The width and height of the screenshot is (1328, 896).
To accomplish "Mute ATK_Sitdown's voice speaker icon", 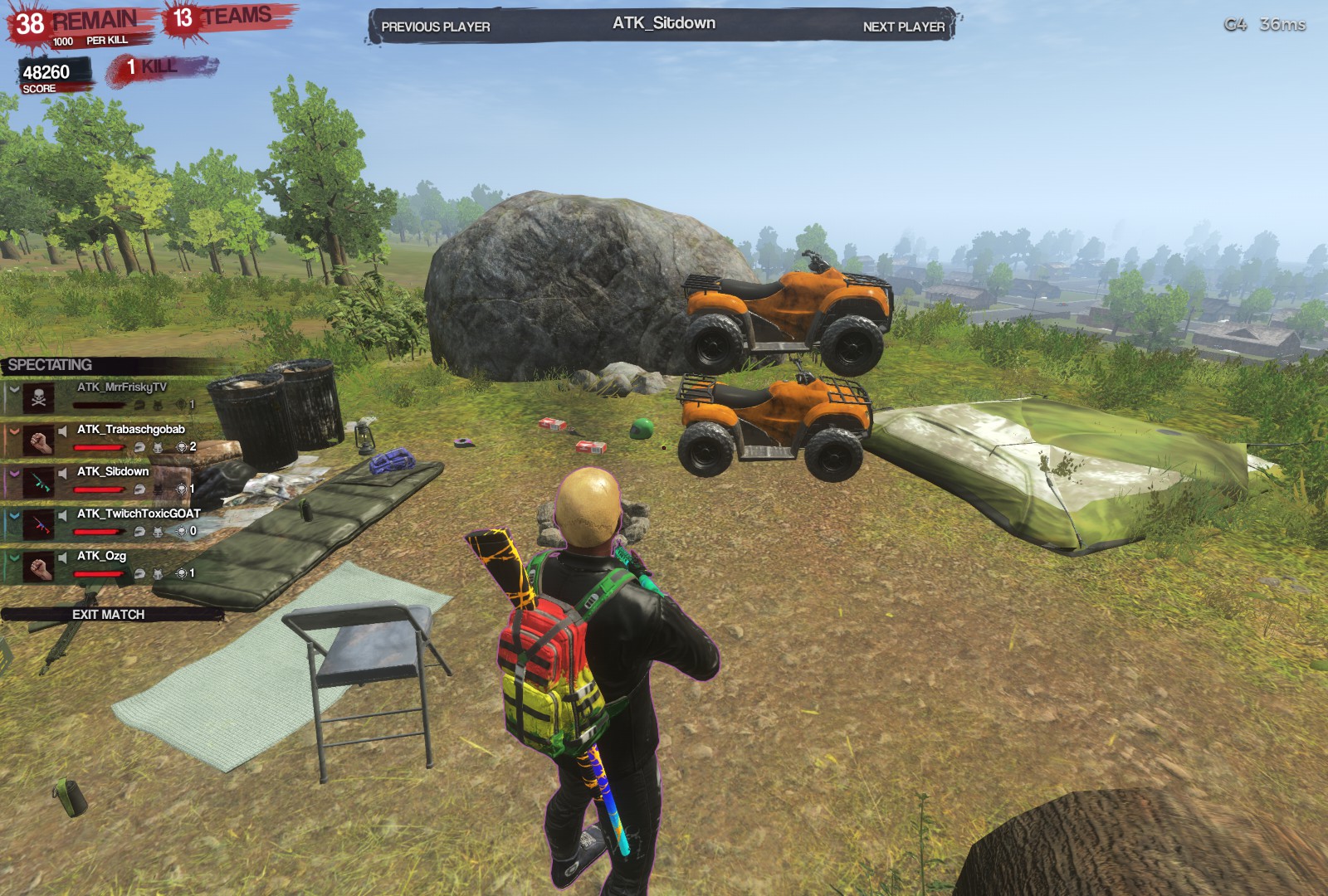I will (x=63, y=471).
